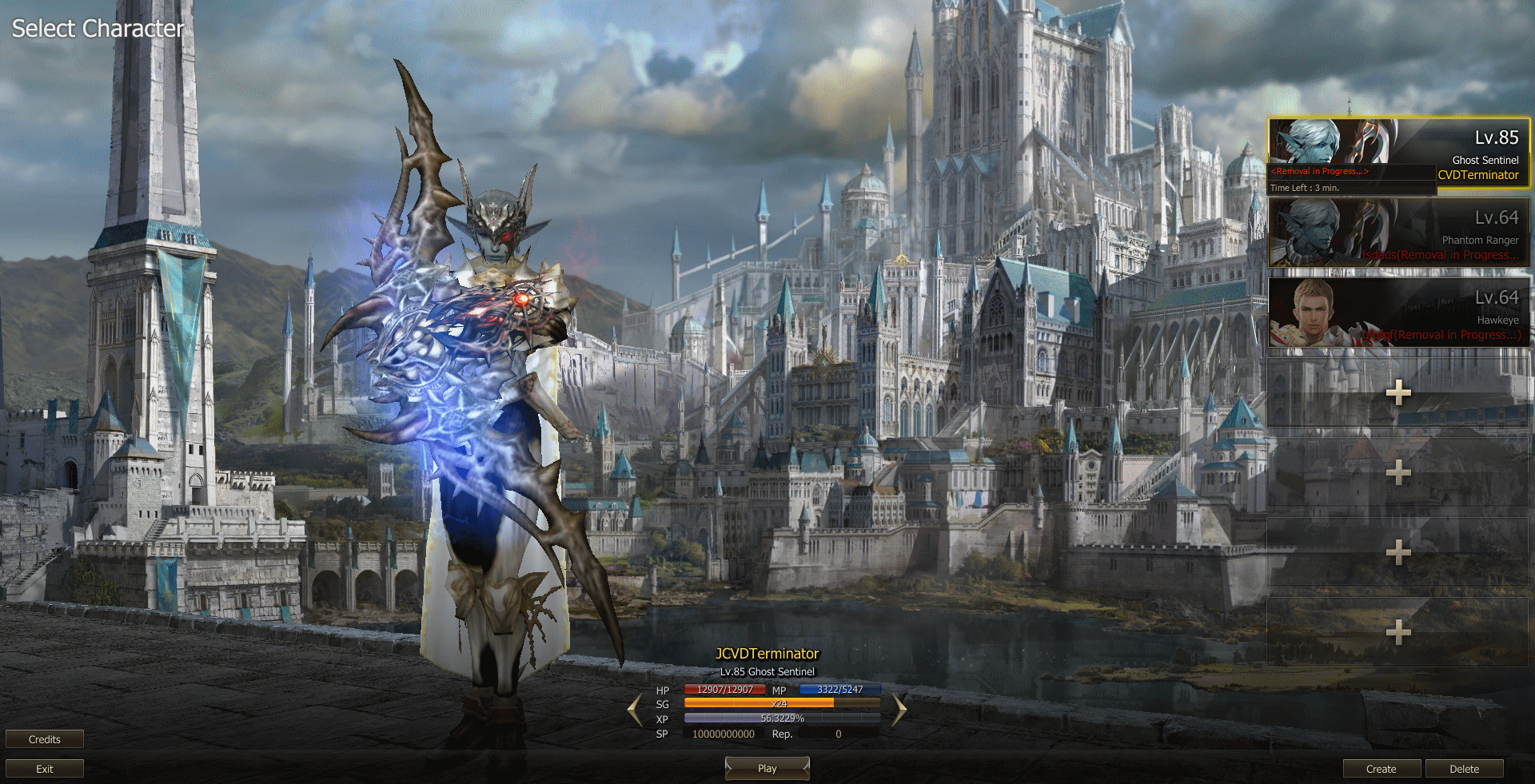Show the next character with right arrow
Screen dimensions: 1535x784
899,710
